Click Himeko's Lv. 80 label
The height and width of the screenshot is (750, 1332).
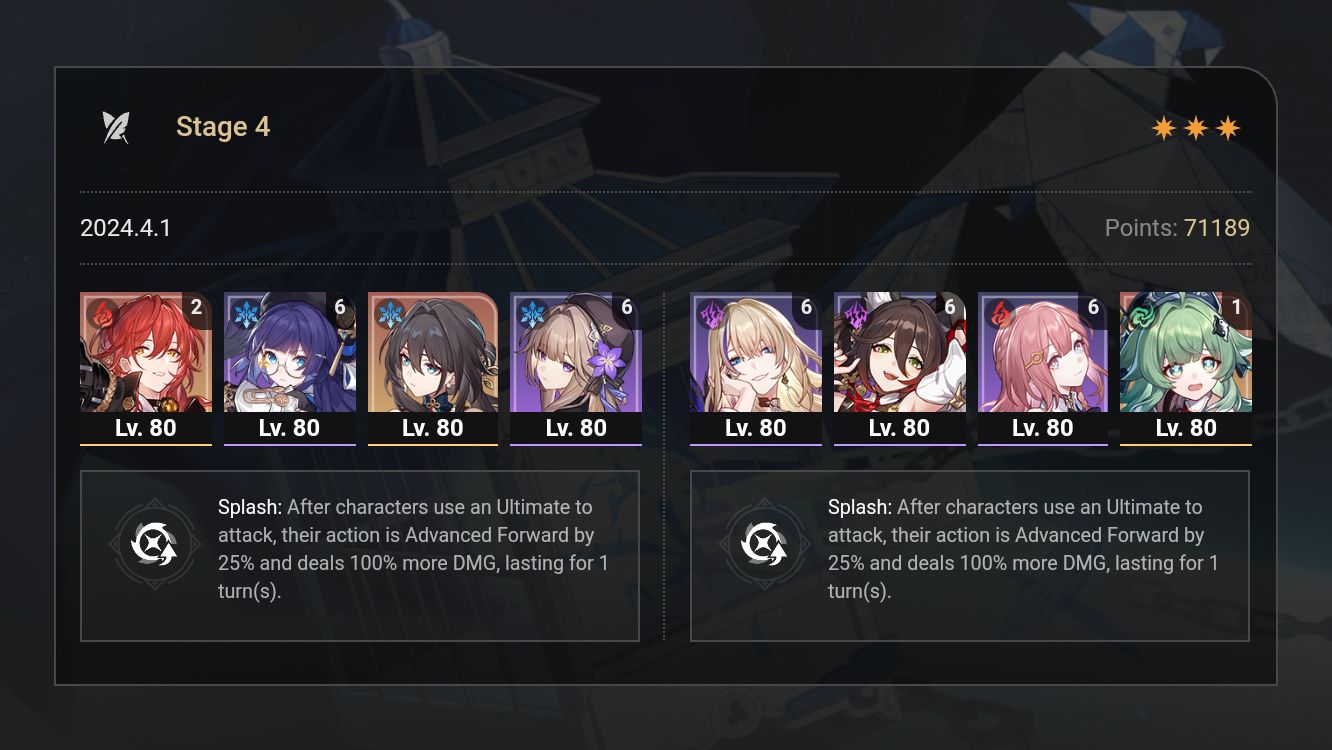click(146, 427)
